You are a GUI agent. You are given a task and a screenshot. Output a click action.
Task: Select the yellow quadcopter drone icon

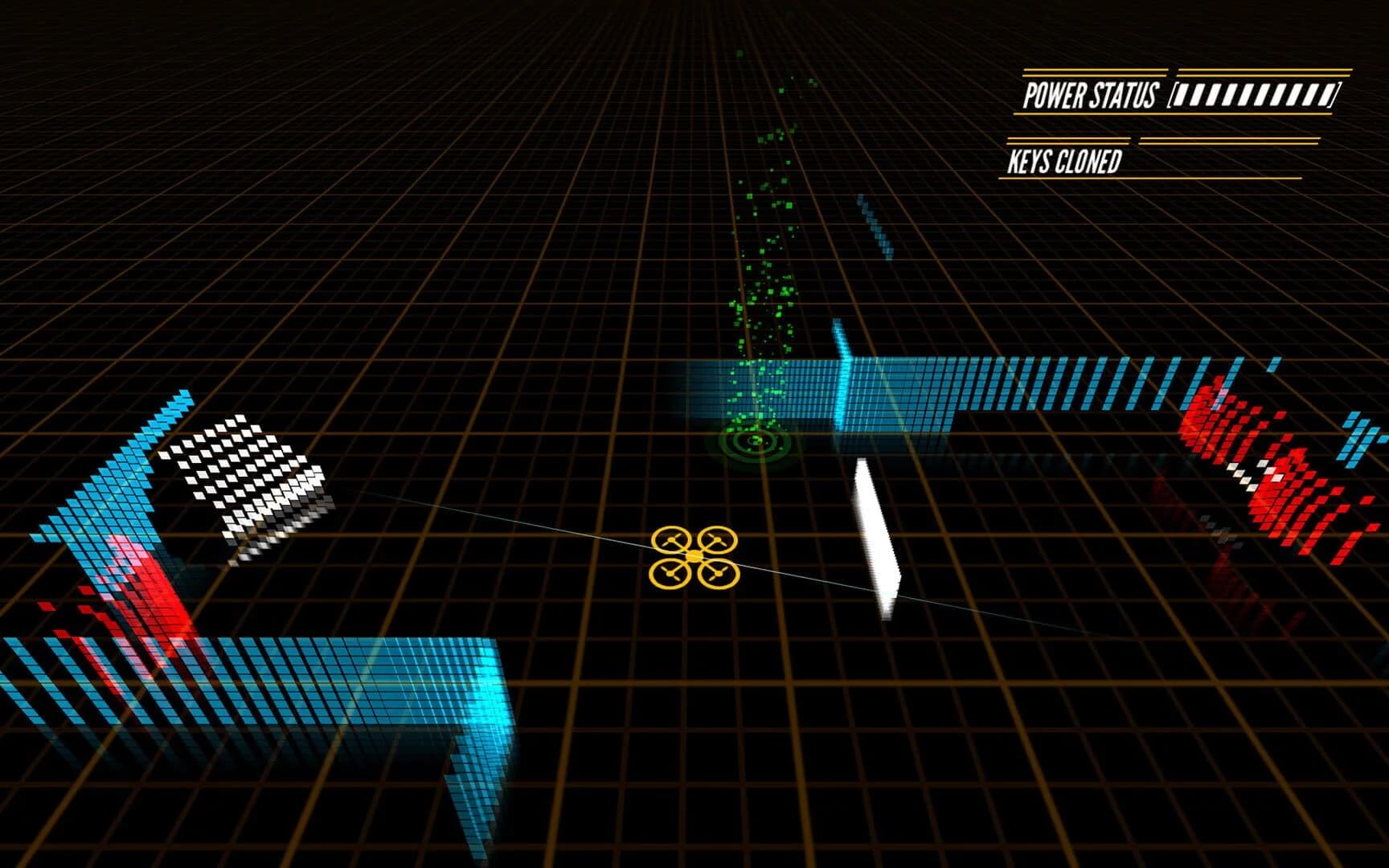[x=693, y=555]
